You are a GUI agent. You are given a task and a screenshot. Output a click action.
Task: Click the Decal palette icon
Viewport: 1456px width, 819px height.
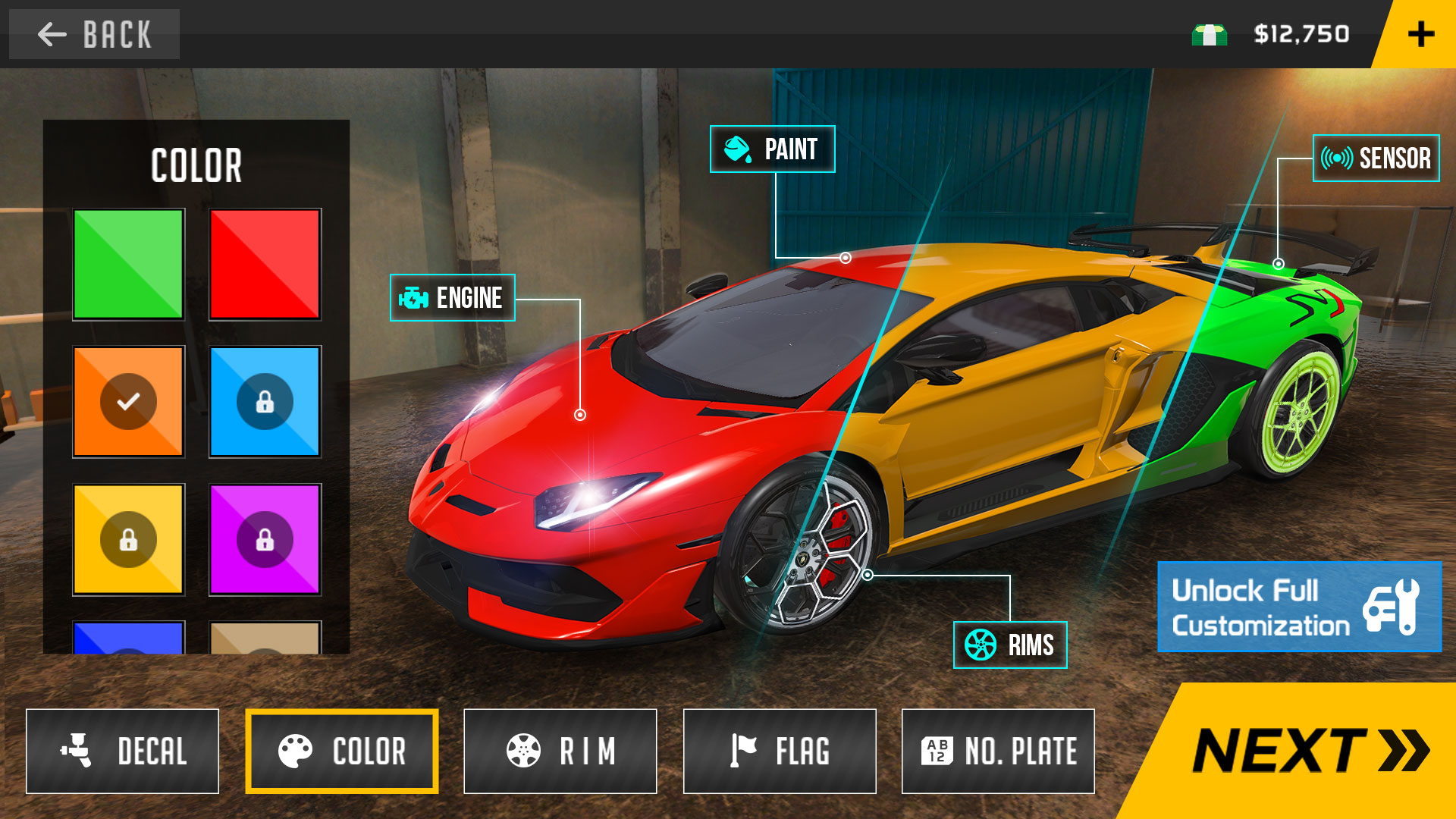76,751
